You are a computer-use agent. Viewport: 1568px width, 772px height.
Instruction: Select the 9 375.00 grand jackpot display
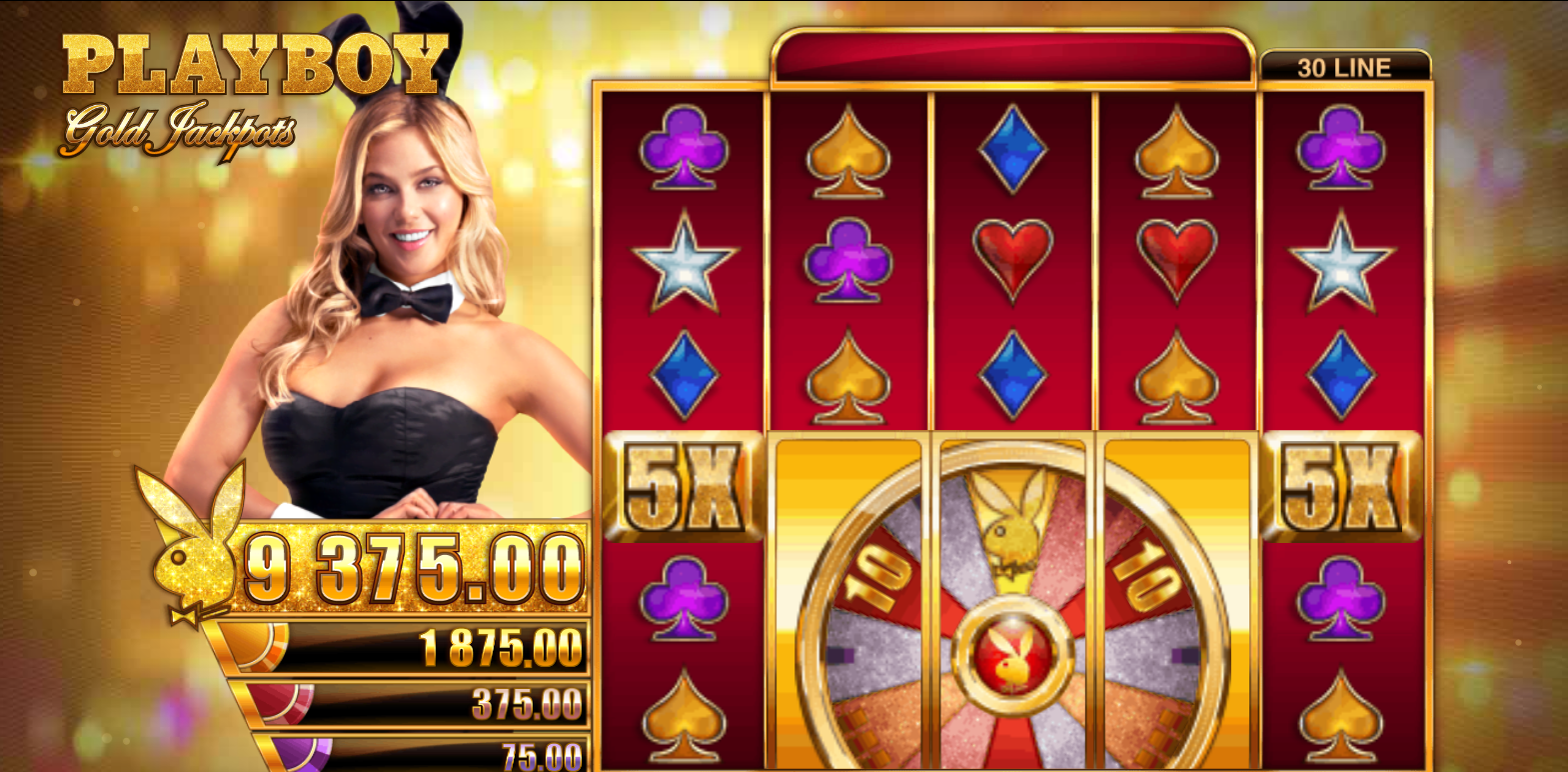point(410,565)
